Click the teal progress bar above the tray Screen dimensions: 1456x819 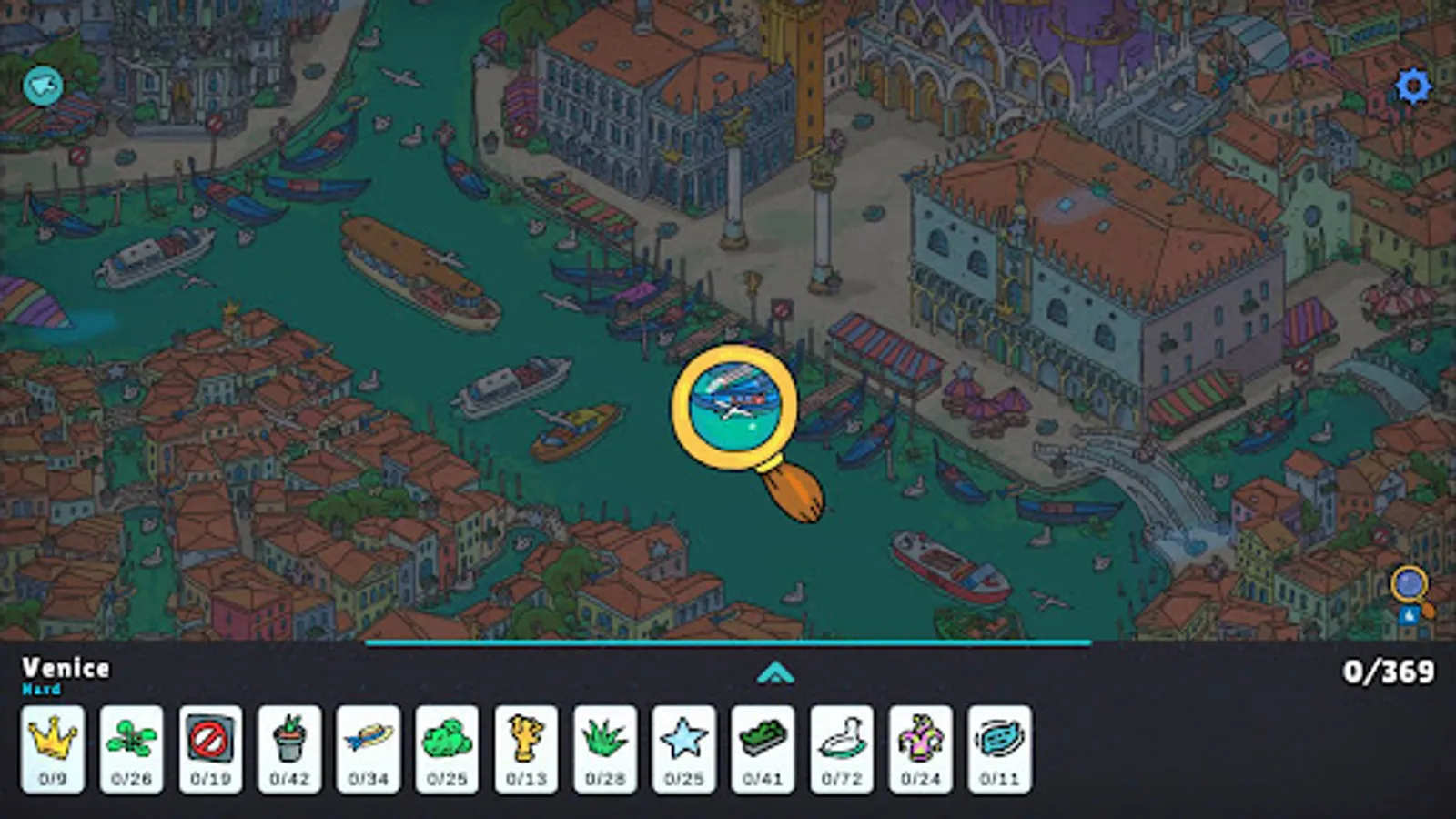click(x=728, y=642)
